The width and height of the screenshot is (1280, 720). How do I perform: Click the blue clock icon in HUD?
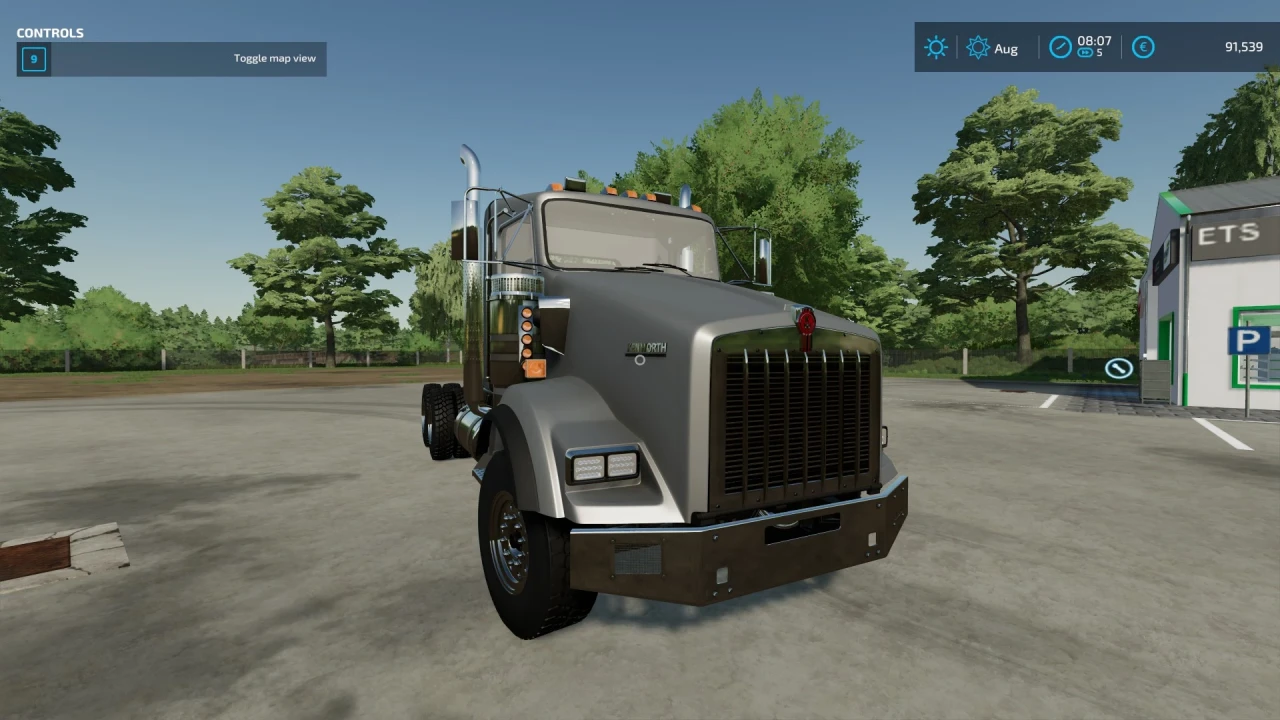click(1059, 47)
